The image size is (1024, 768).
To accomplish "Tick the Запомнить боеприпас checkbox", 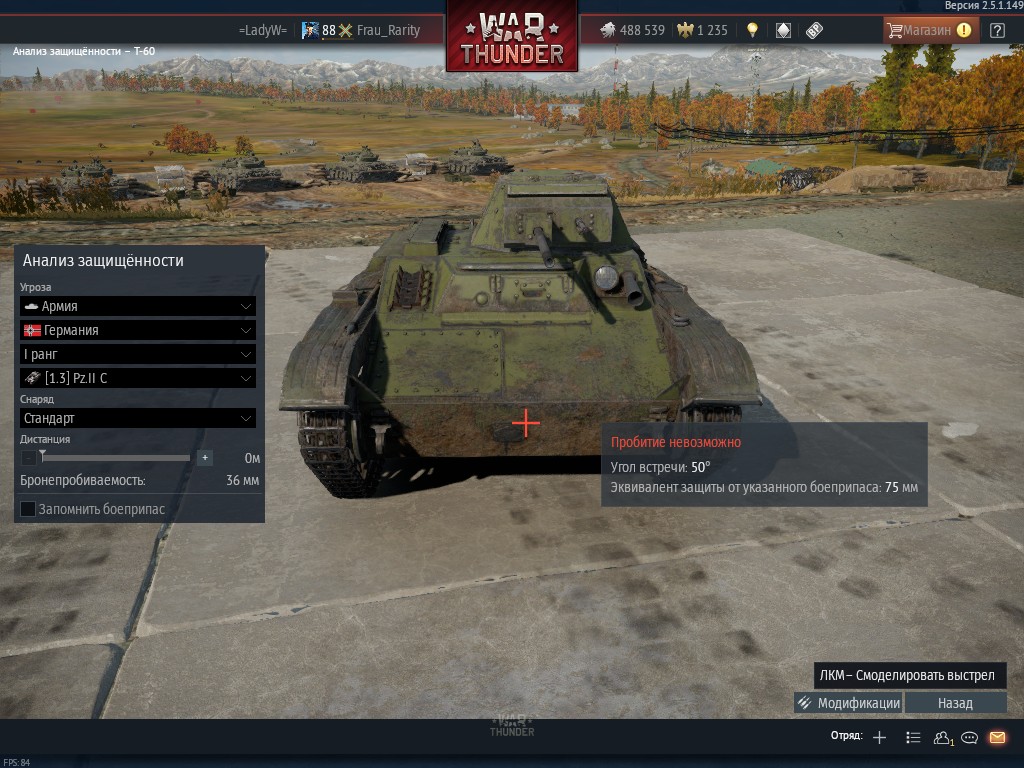I will (28, 509).
